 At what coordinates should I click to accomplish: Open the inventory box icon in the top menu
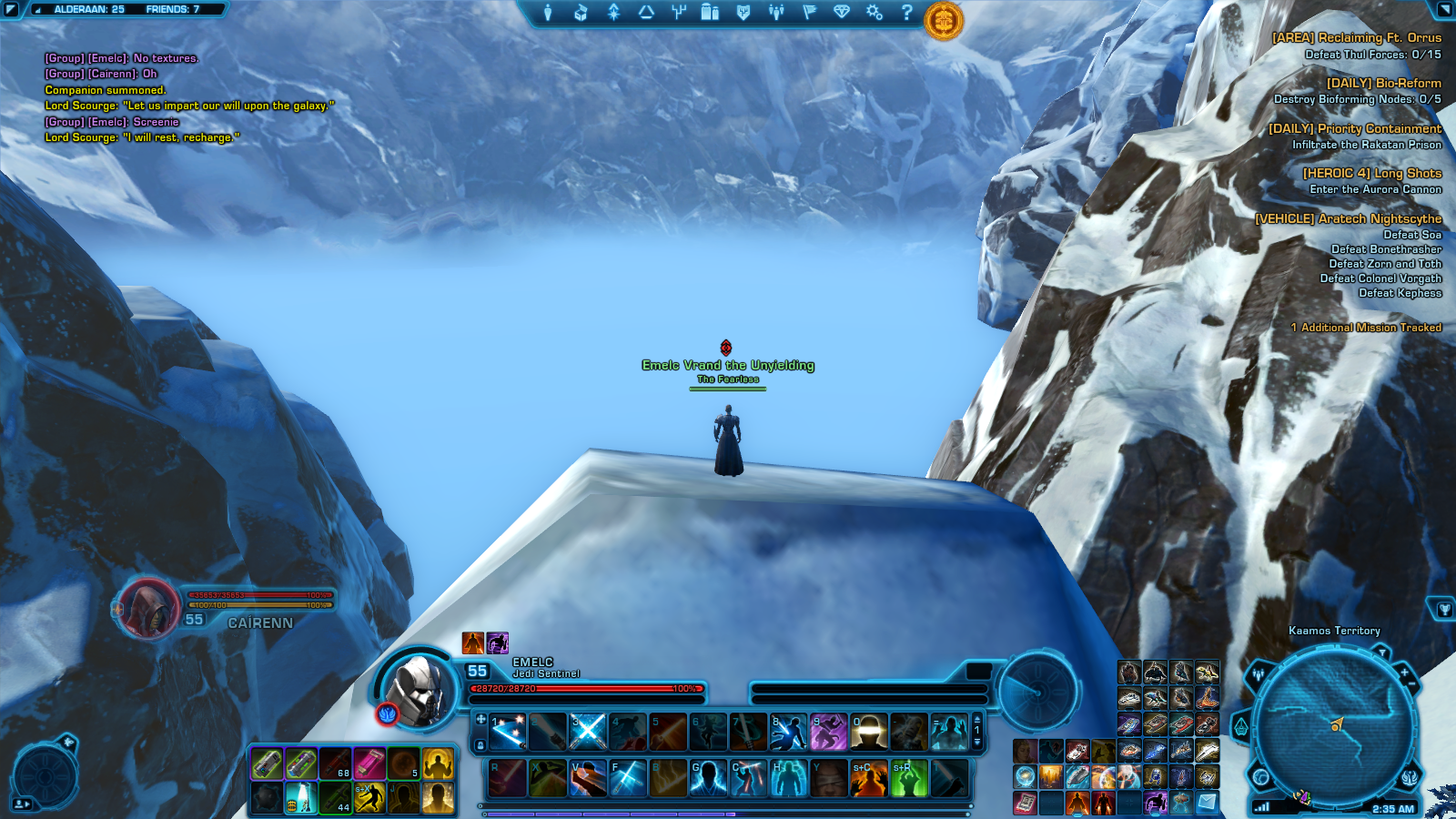pyautogui.click(x=581, y=13)
